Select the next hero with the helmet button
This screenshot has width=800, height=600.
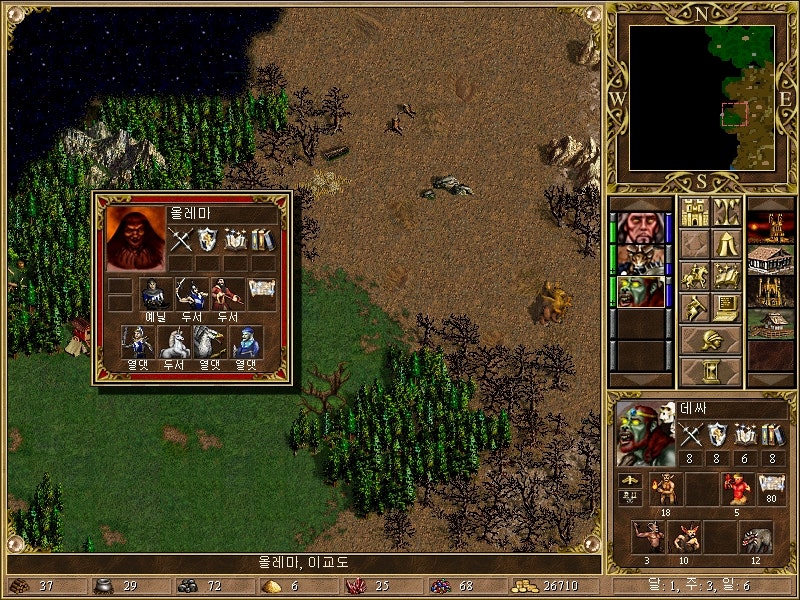710,340
